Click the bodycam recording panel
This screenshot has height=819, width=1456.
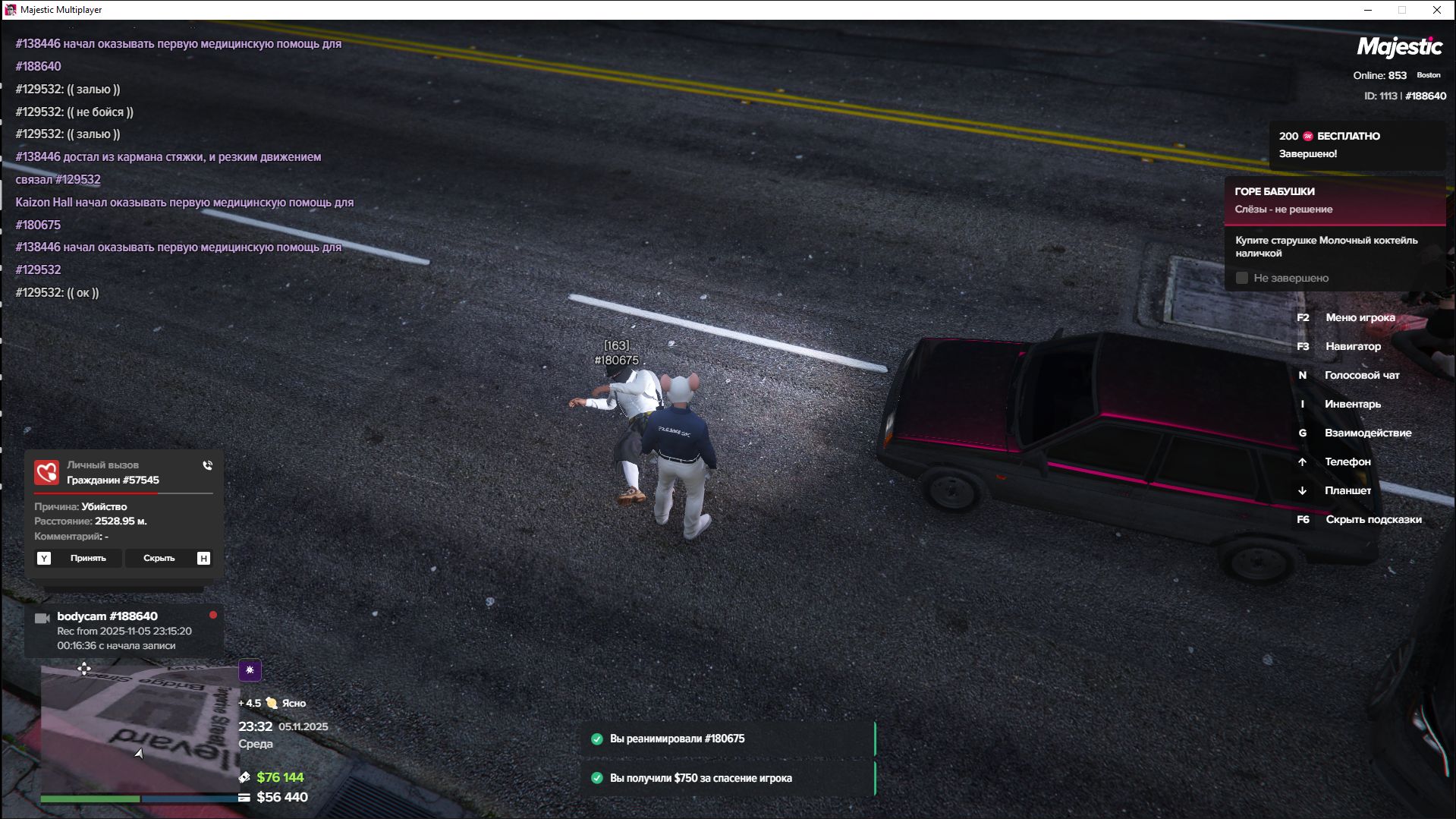124,631
